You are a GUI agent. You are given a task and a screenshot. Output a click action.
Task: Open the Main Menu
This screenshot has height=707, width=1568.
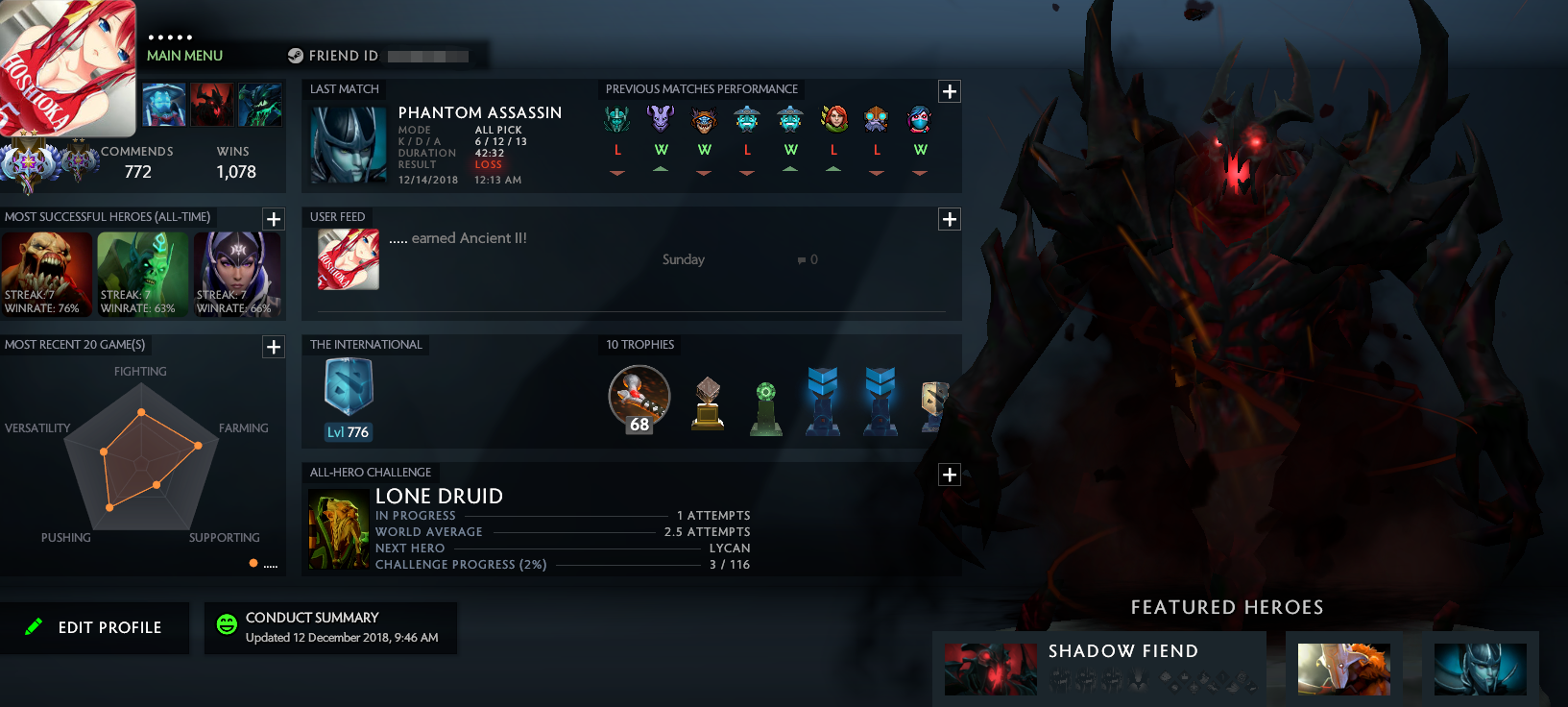[182, 55]
